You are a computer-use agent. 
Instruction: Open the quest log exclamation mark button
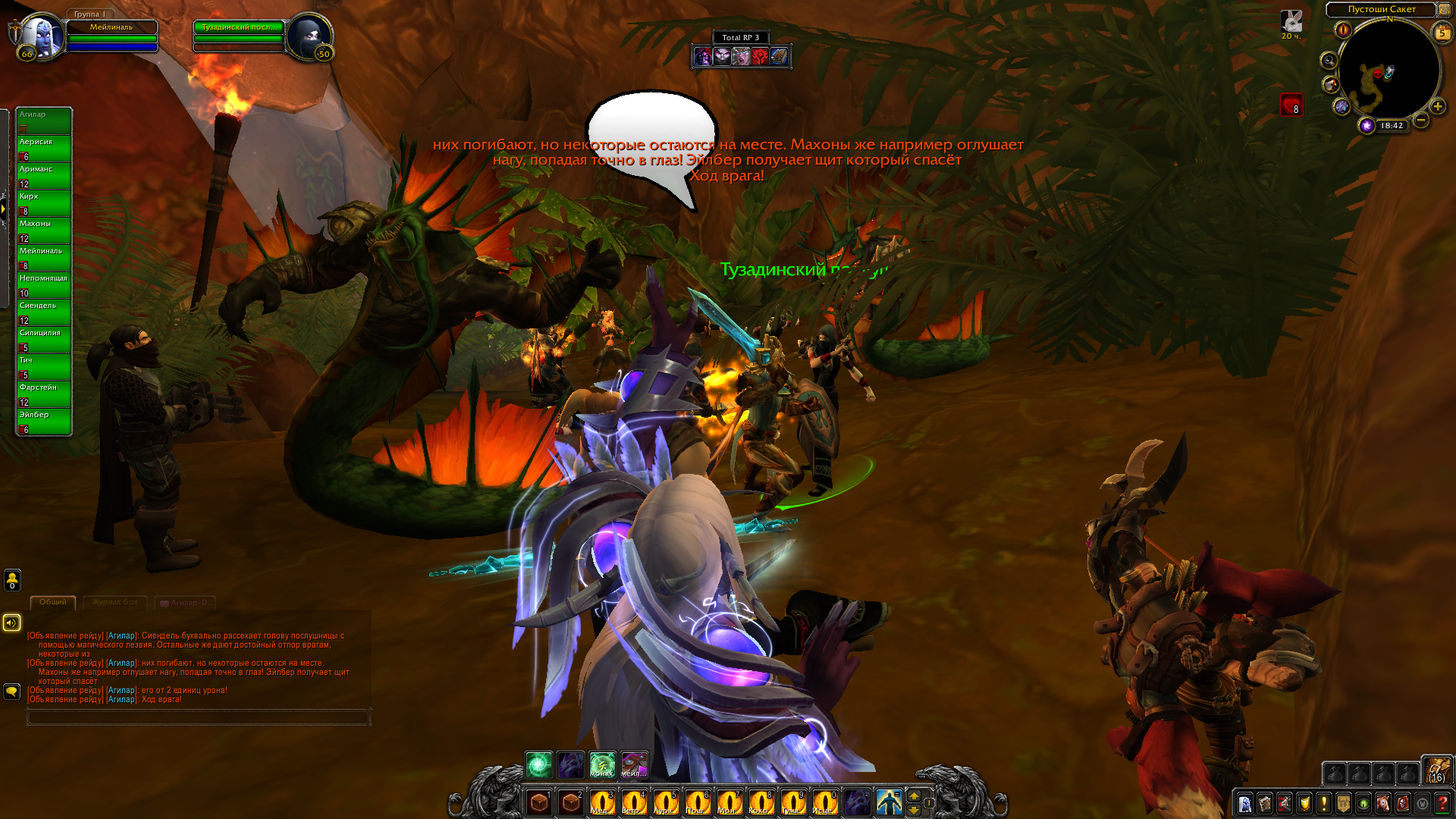[1324, 803]
